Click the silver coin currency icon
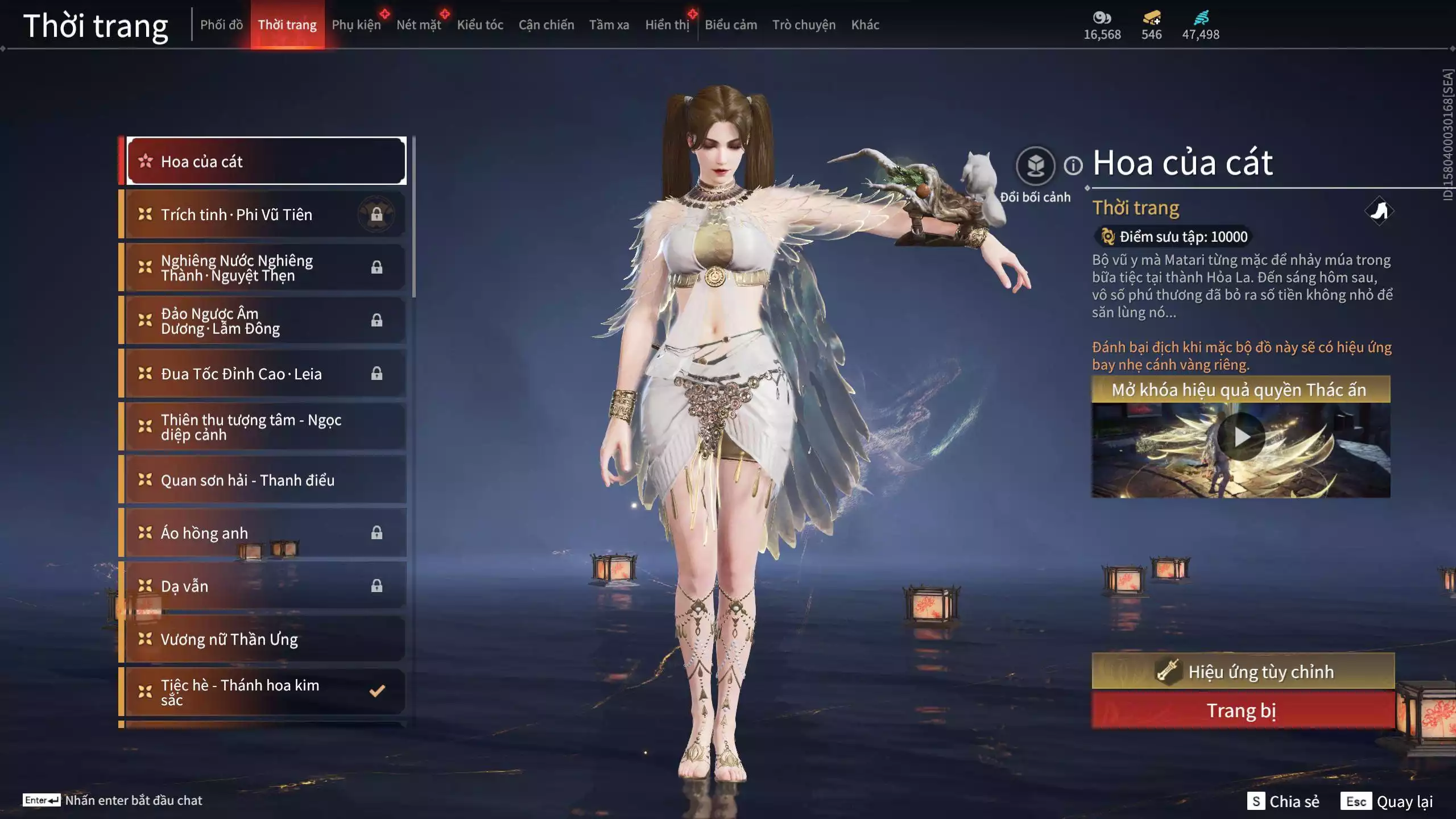The height and width of the screenshot is (819, 1456). (1102, 19)
